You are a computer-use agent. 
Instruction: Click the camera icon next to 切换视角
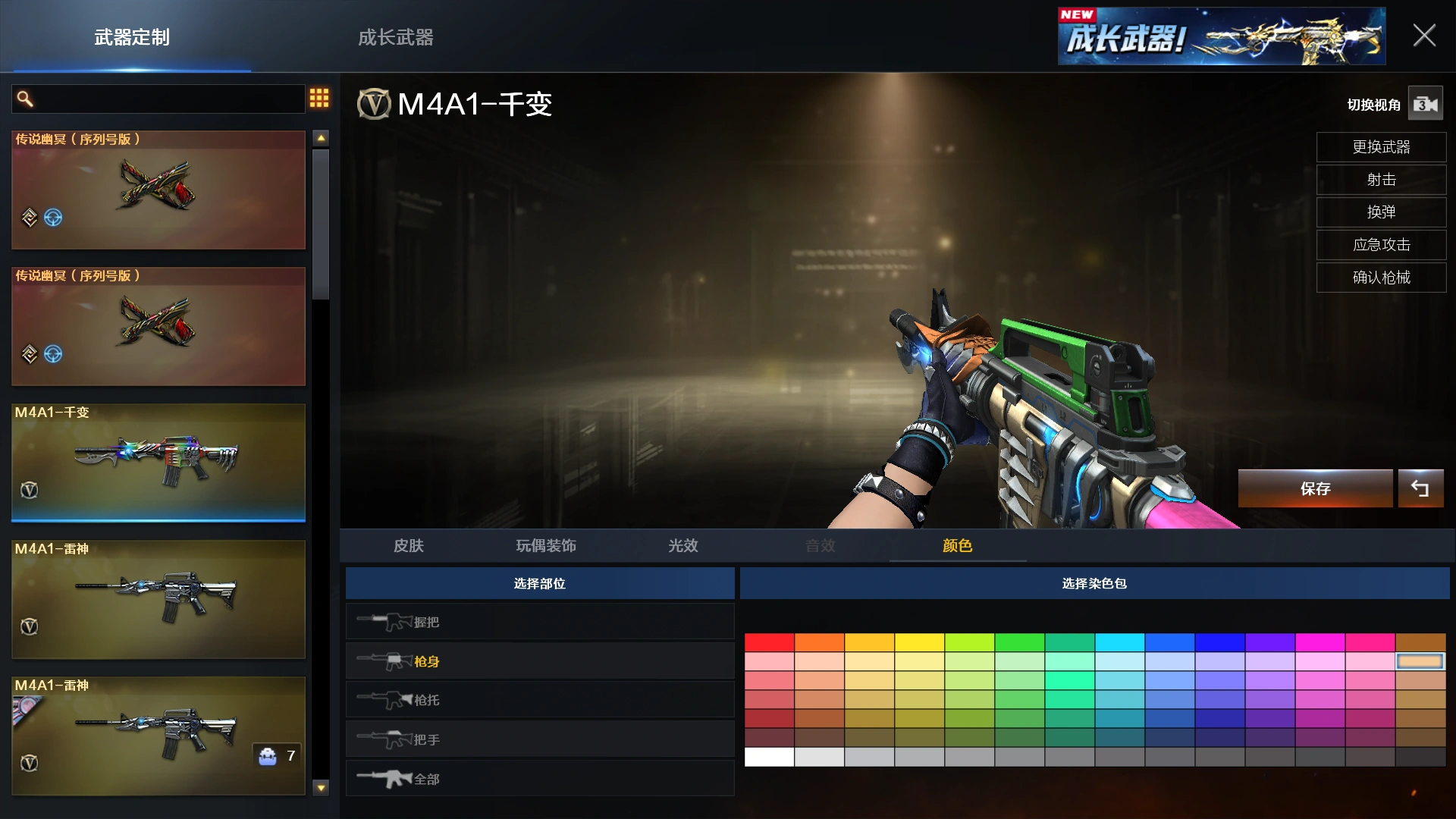1425,104
